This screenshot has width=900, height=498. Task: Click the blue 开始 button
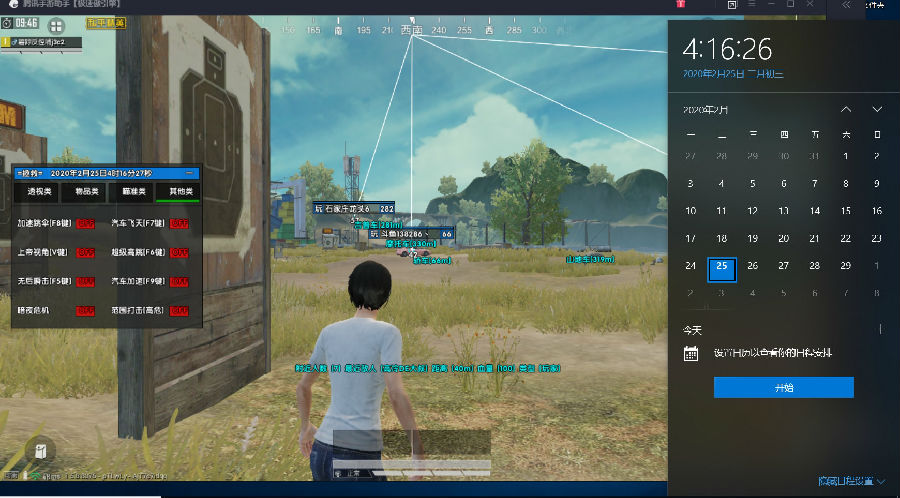tap(783, 387)
